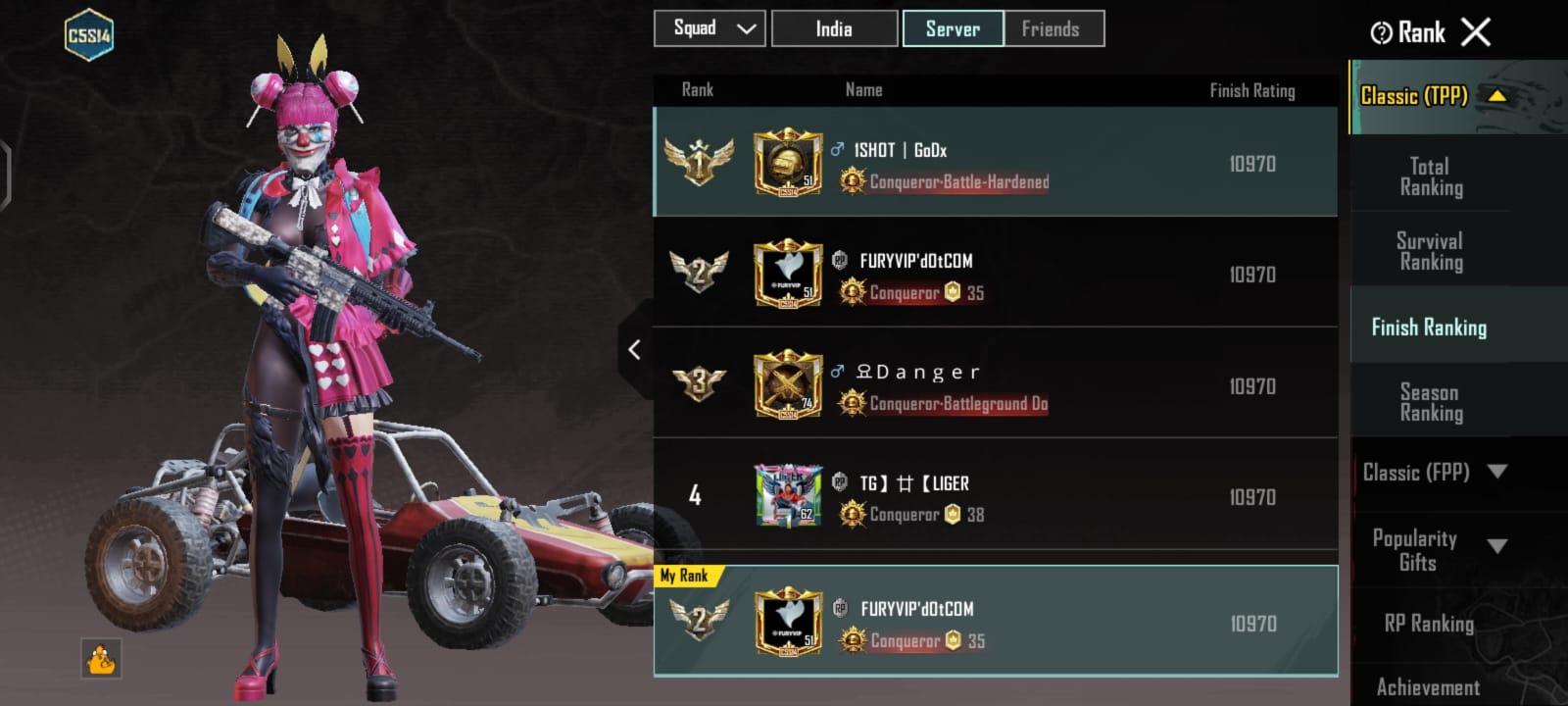Open rank 3 player Danger's row
The width and height of the screenshot is (1568, 706).
995,384
